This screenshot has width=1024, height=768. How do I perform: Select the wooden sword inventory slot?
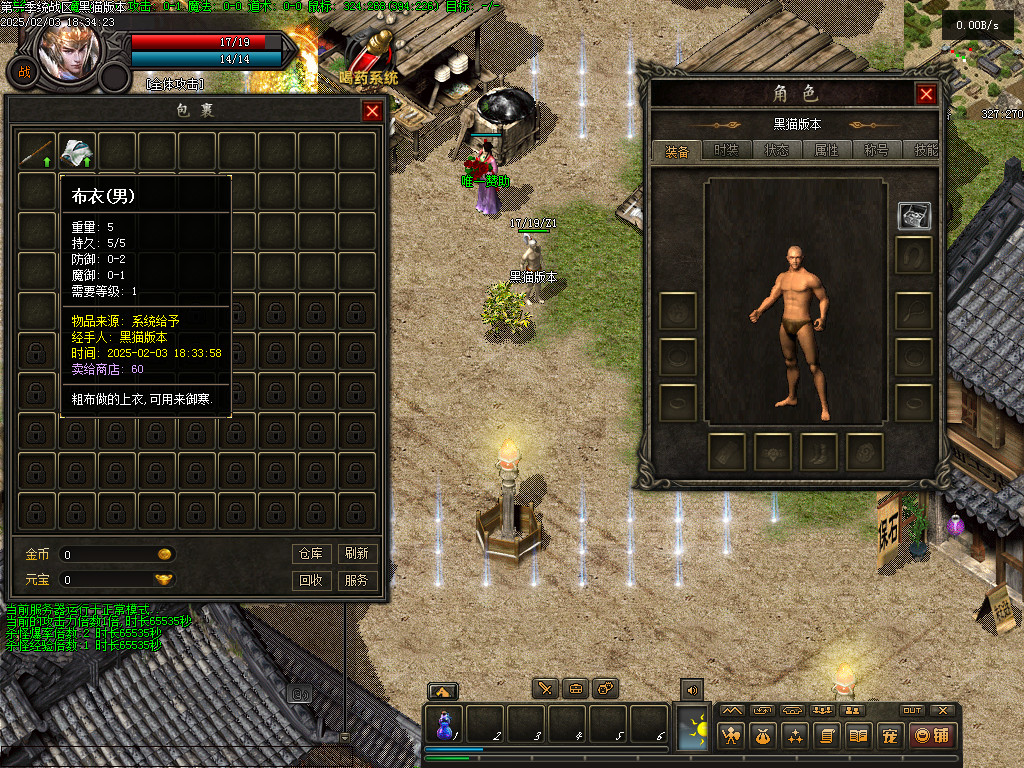pyautogui.click(x=37, y=151)
